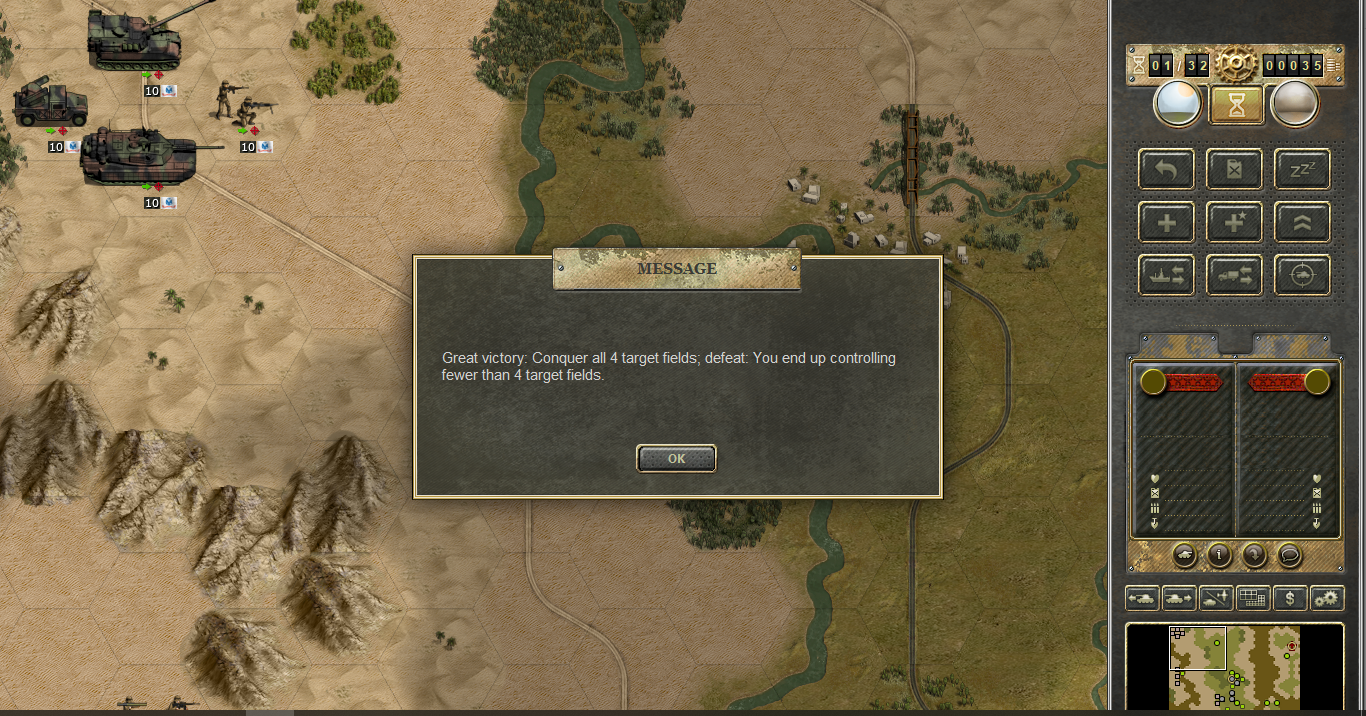Image resolution: width=1366 pixels, height=716 pixels.
Task: Dismiss the message with the OK button
Action: click(x=676, y=458)
